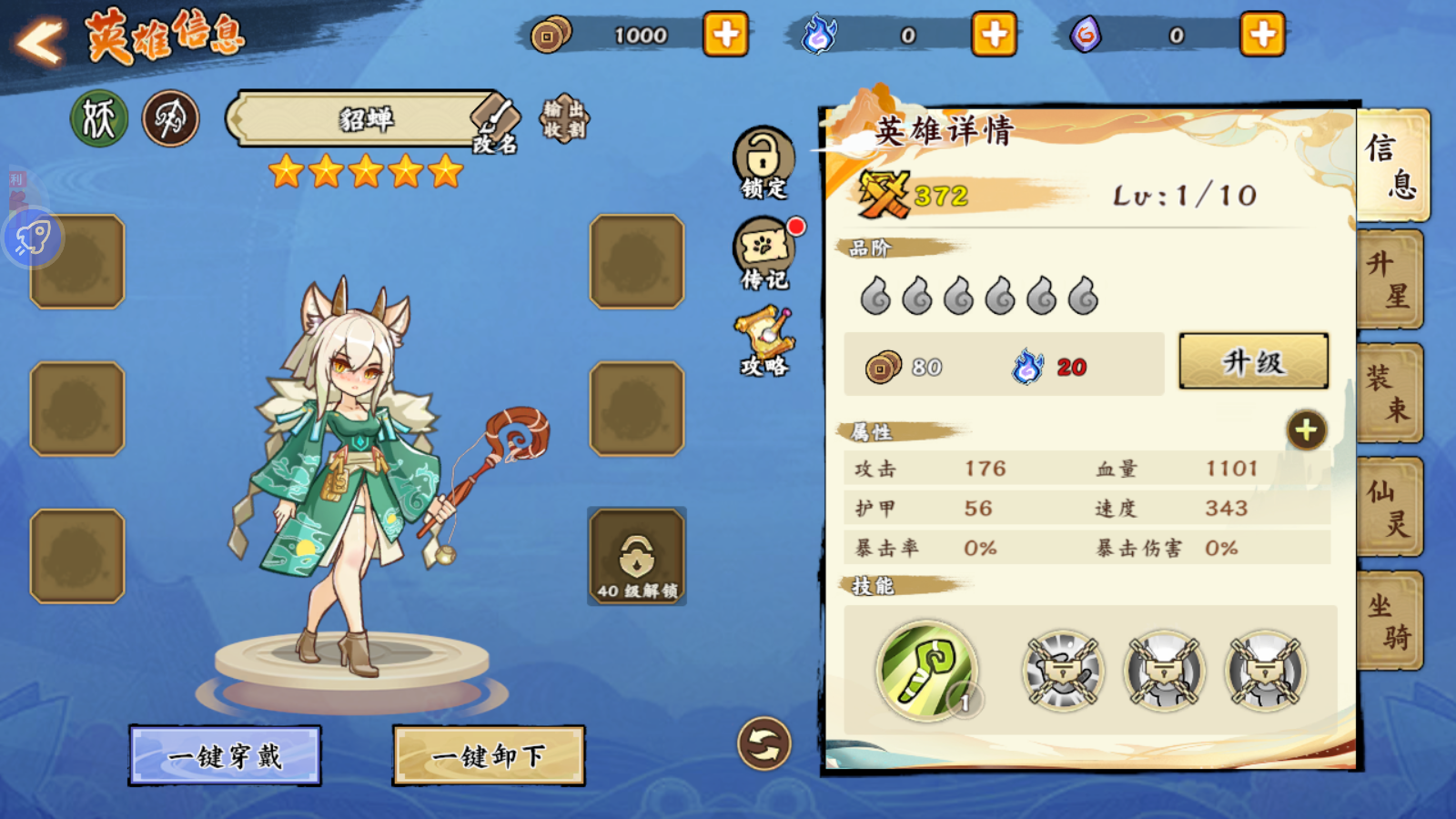Unequip all gear with 一键卸下
1456x819 pixels.
(x=489, y=755)
